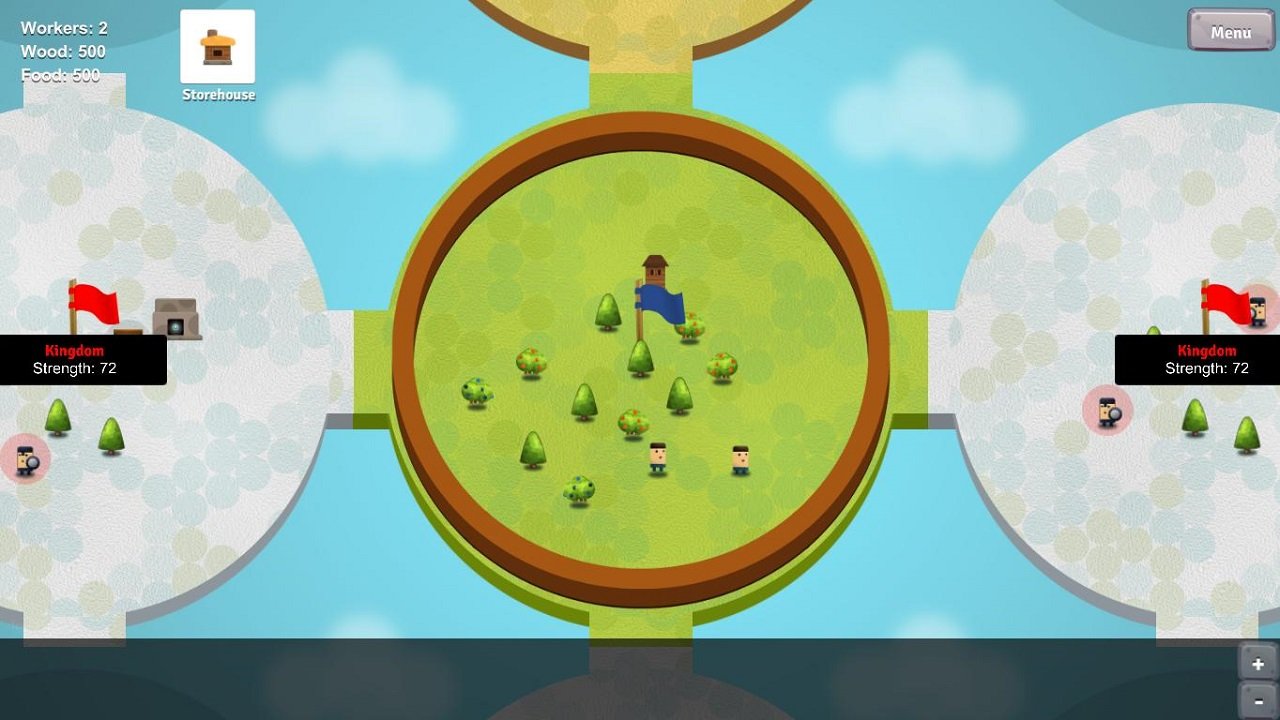Select the left worker in the center circle

tap(658, 455)
